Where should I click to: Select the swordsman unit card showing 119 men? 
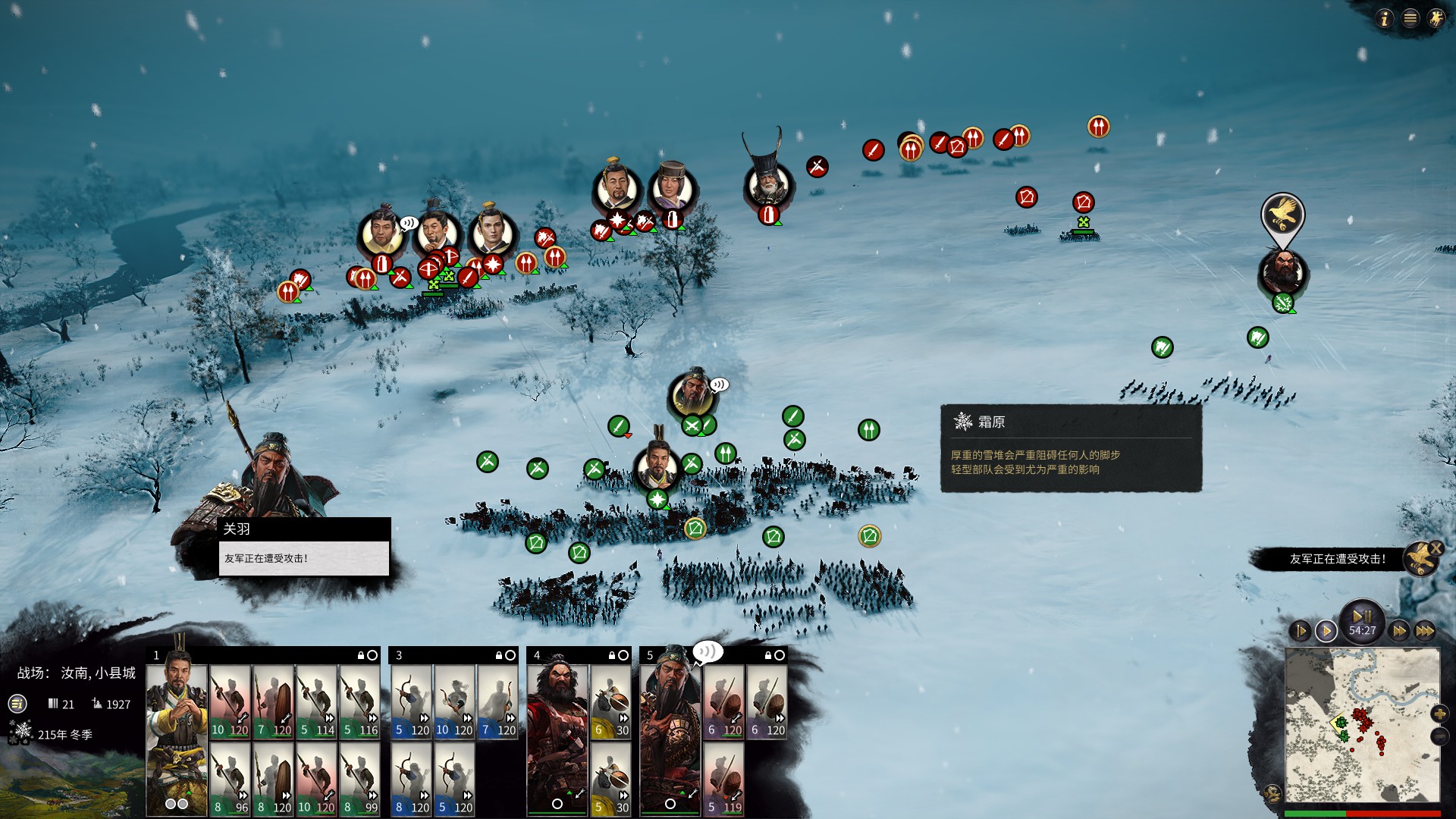click(723, 779)
